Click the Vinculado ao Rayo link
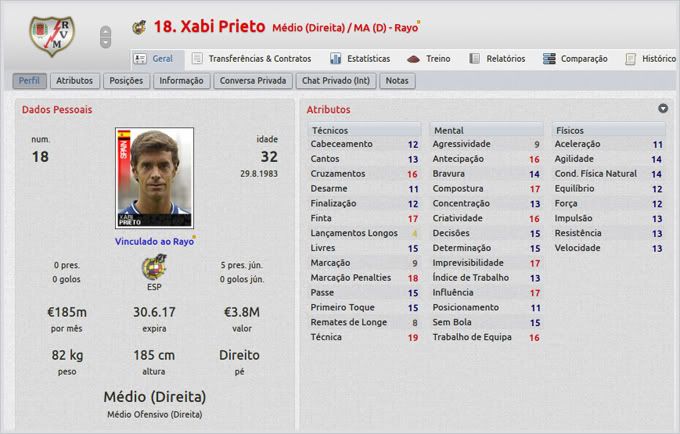The height and width of the screenshot is (434, 680). (154, 240)
